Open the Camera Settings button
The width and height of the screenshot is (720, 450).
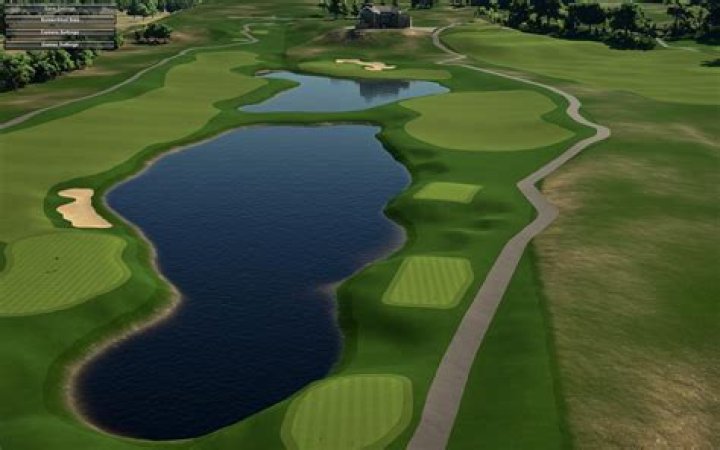(60, 32)
